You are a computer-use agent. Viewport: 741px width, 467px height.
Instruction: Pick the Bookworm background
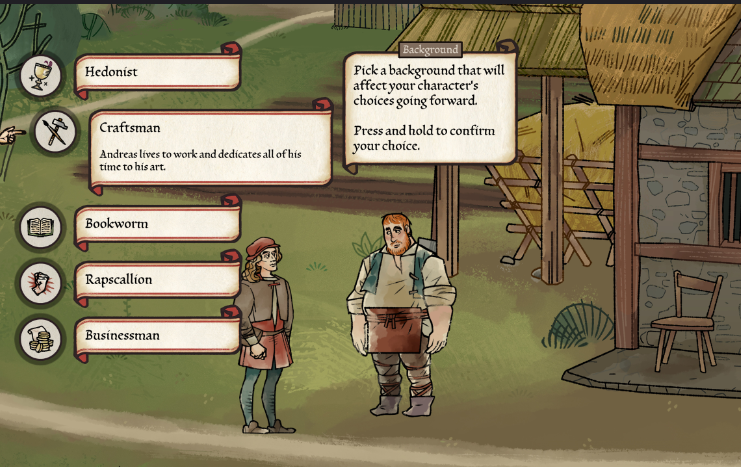click(157, 224)
